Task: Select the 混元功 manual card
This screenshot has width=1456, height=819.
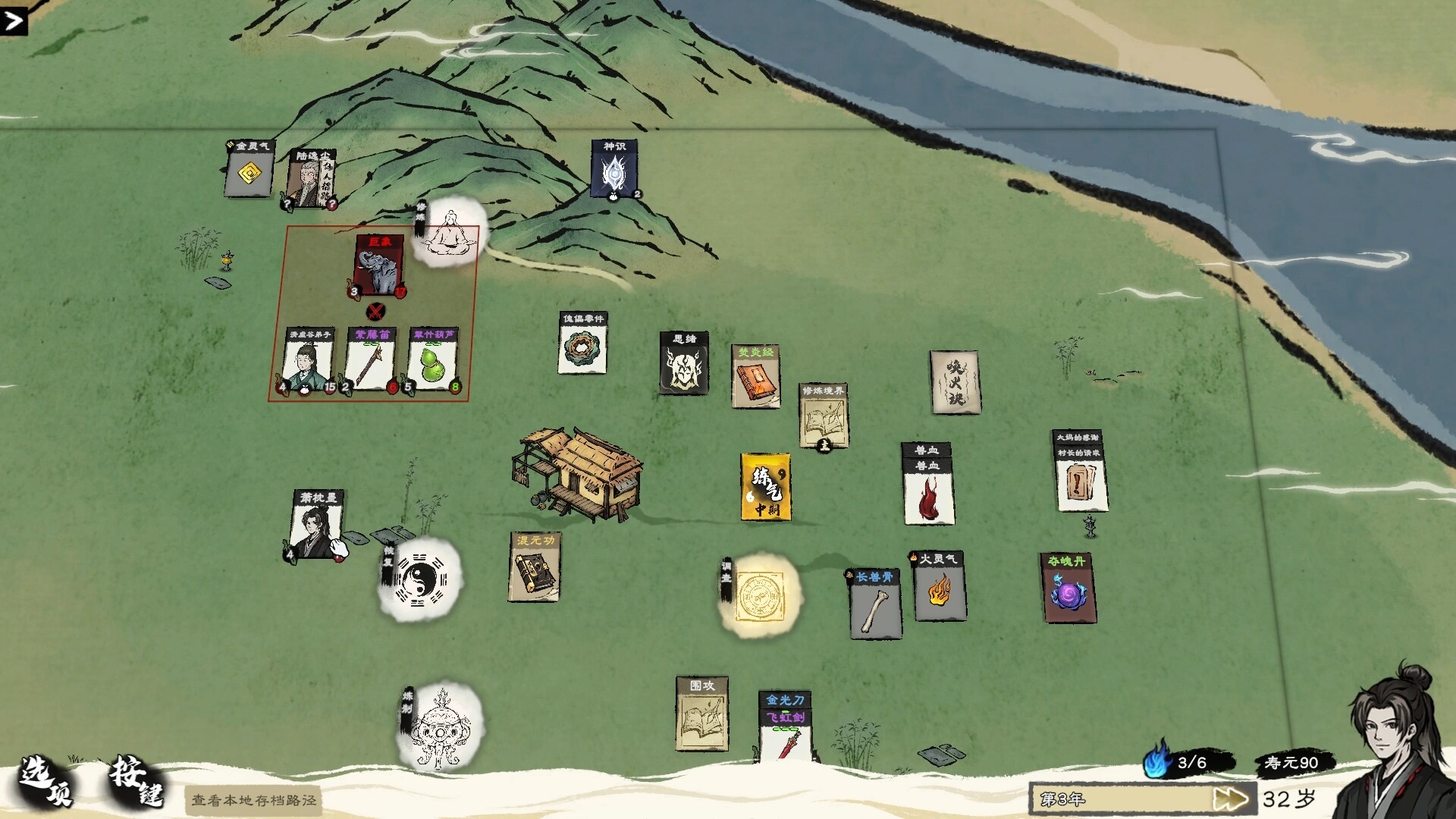Action: coord(535,567)
